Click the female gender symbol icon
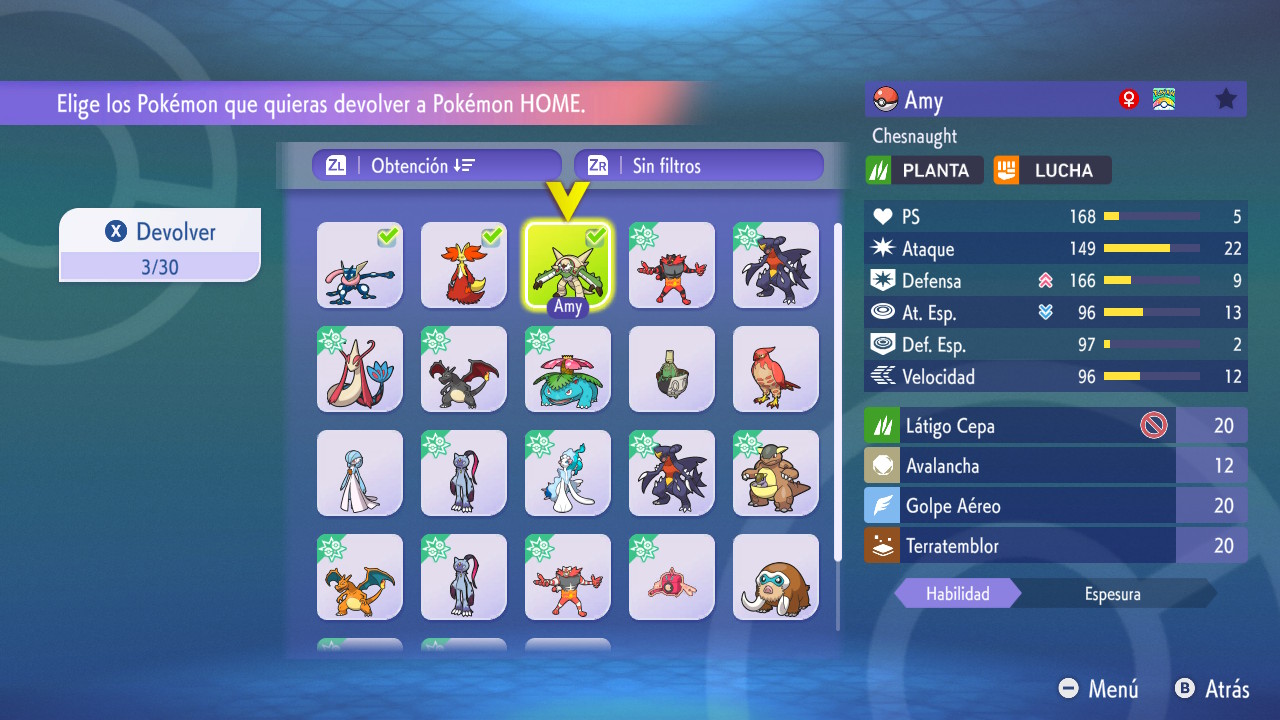This screenshot has width=1280, height=720. tap(1129, 99)
